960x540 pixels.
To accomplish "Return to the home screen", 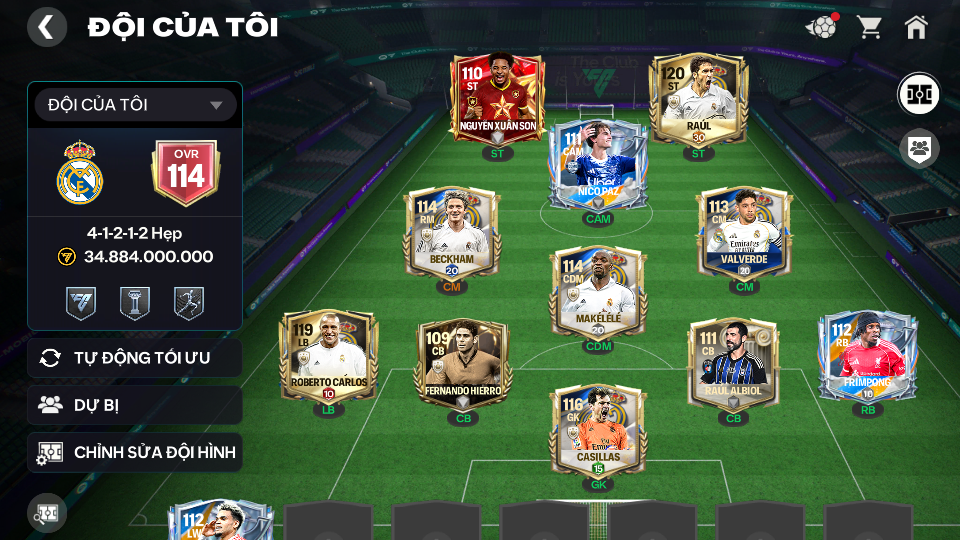I will point(916,27).
